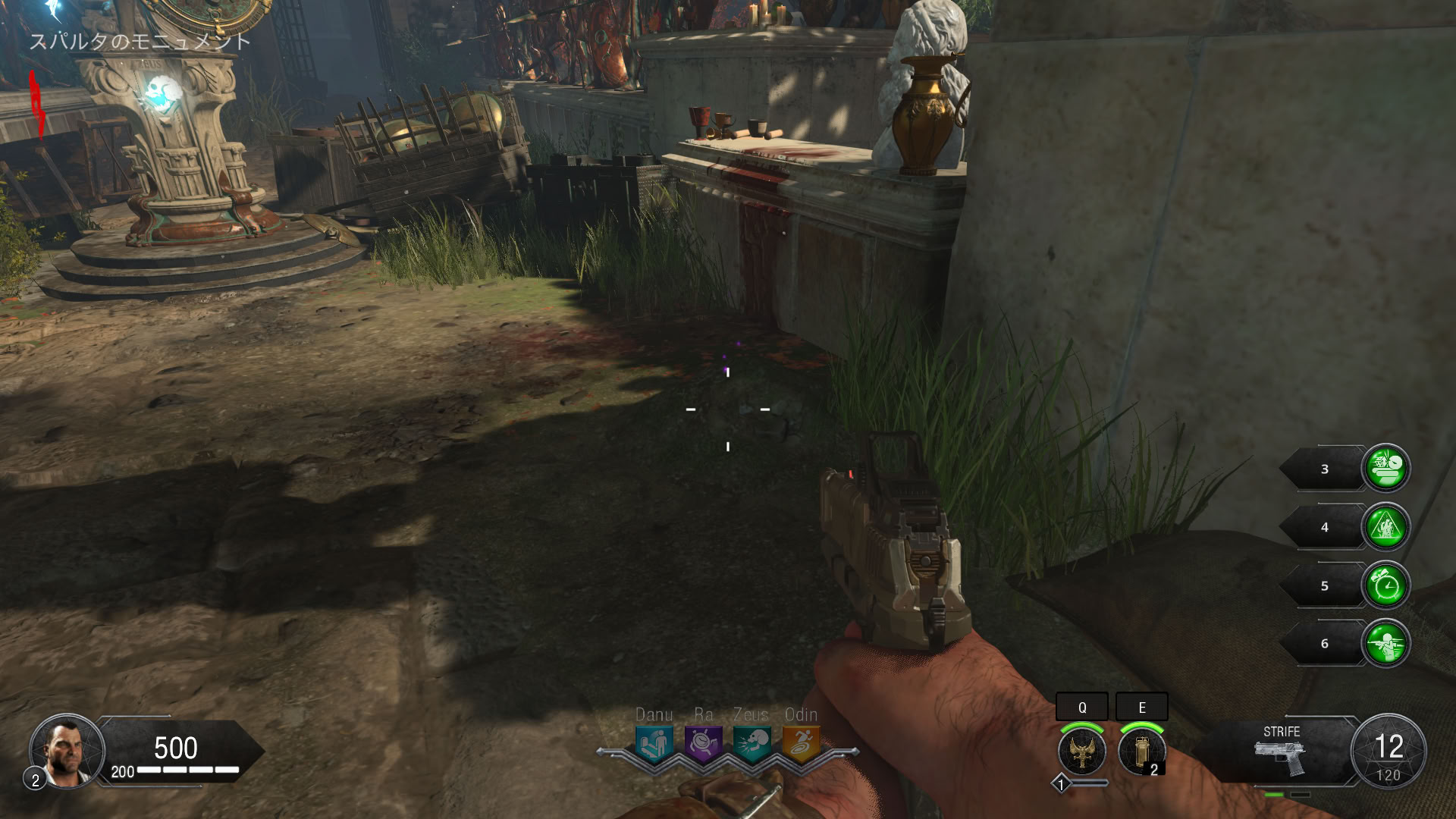Click the Strife pistol weapon icon
1456x819 pixels.
[1280, 757]
